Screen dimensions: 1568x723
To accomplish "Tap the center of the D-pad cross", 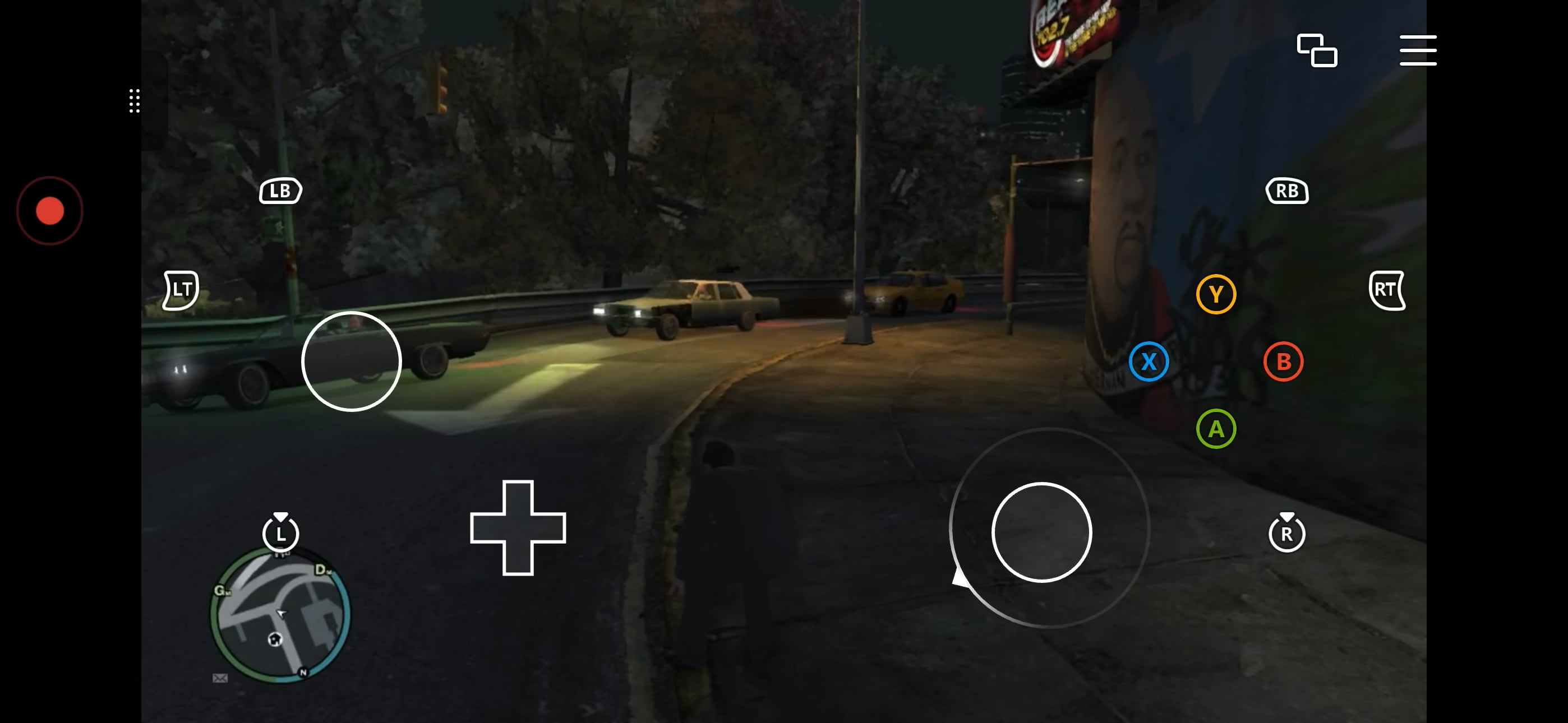I will tap(518, 527).
